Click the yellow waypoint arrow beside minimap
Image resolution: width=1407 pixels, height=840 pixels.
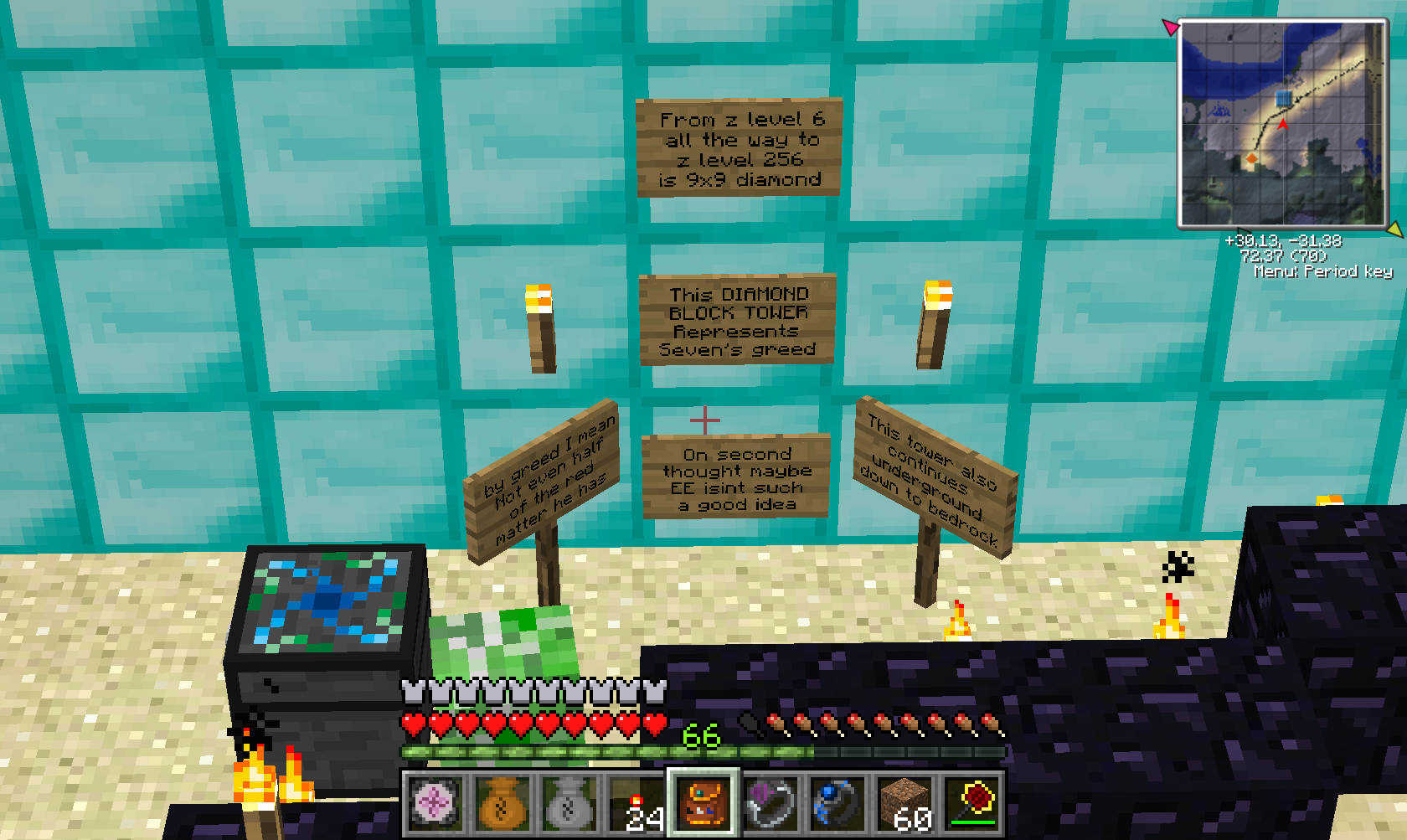coord(1394,229)
